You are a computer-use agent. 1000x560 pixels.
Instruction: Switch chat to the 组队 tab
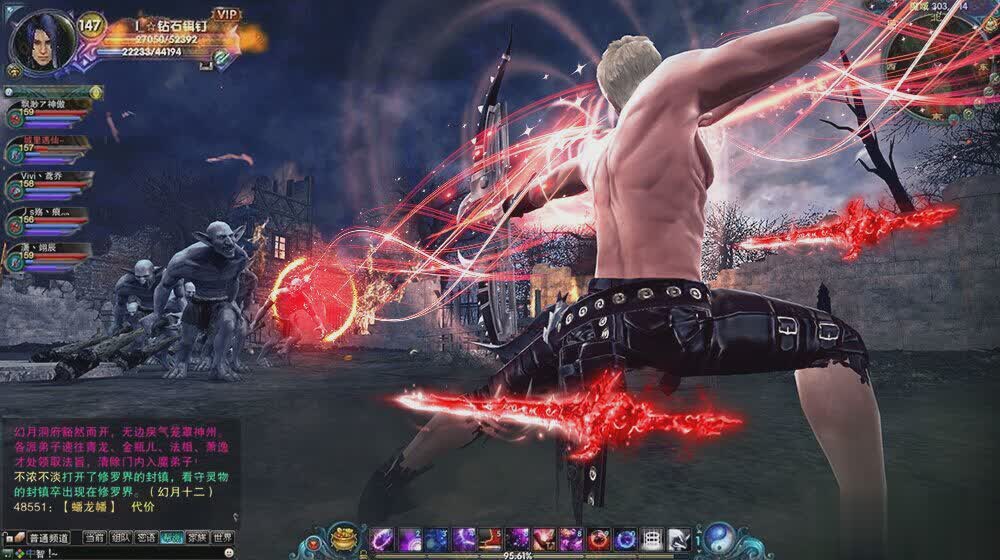pyautogui.click(x=120, y=538)
